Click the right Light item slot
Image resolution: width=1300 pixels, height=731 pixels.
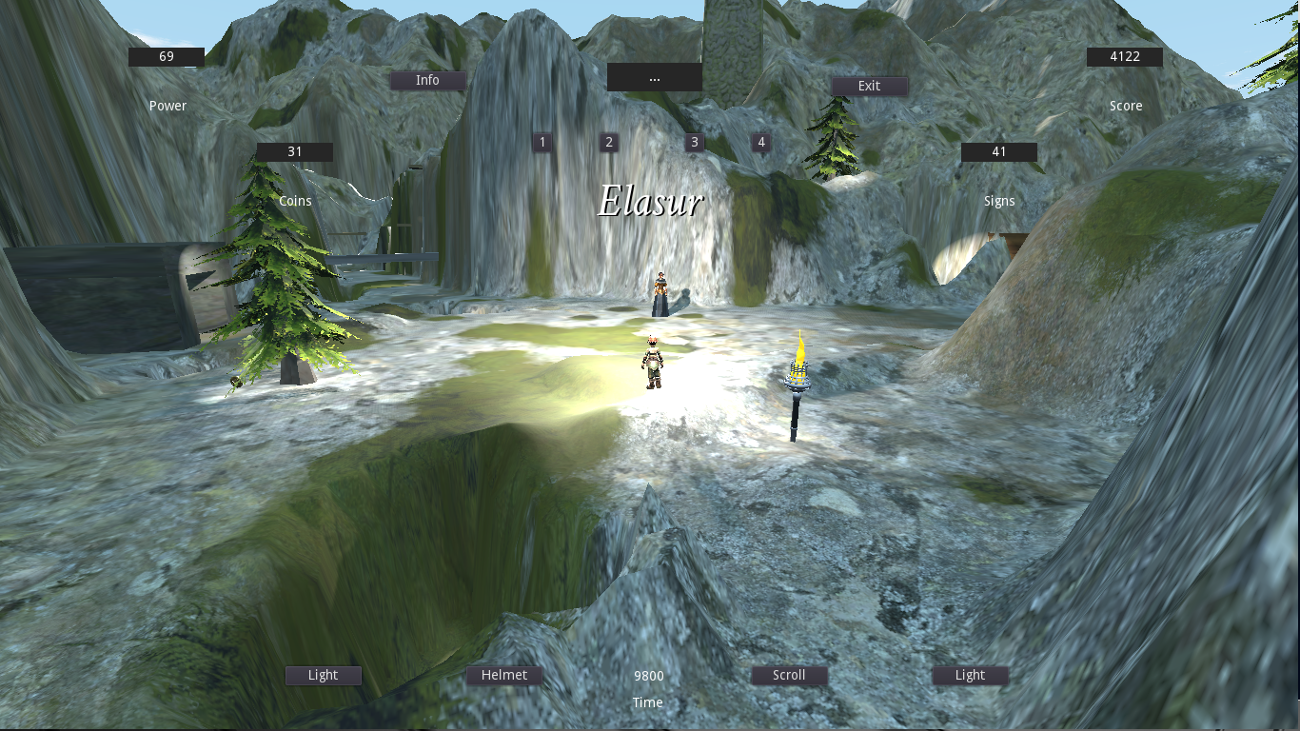pos(968,675)
